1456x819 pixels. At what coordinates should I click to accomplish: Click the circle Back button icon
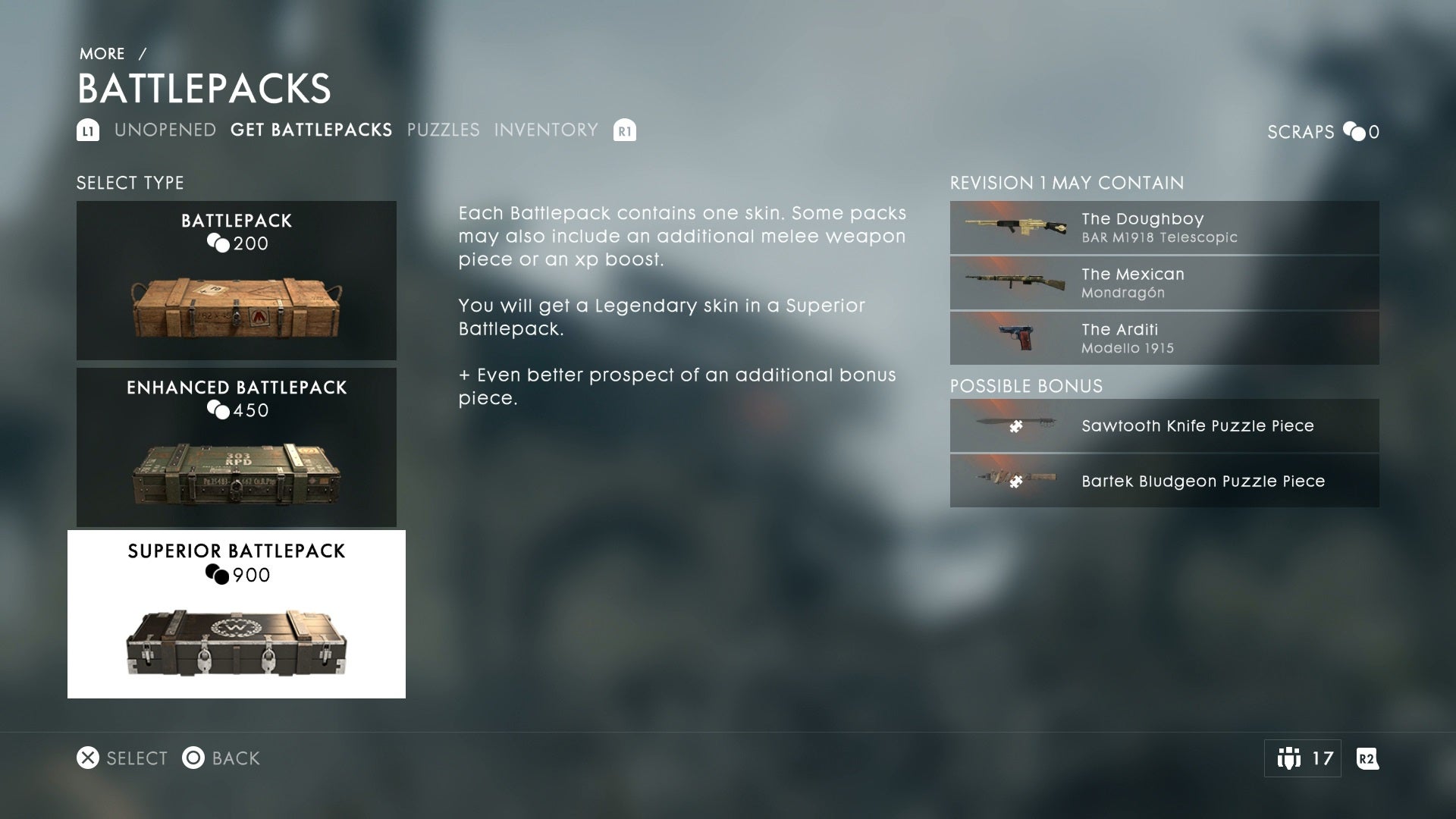tap(193, 758)
